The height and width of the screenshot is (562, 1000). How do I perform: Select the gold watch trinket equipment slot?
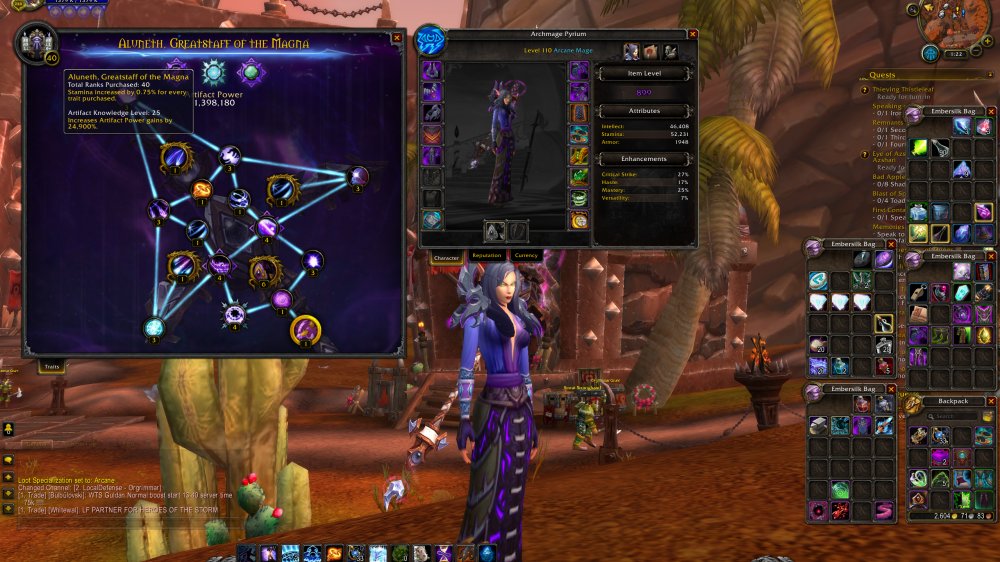point(579,220)
